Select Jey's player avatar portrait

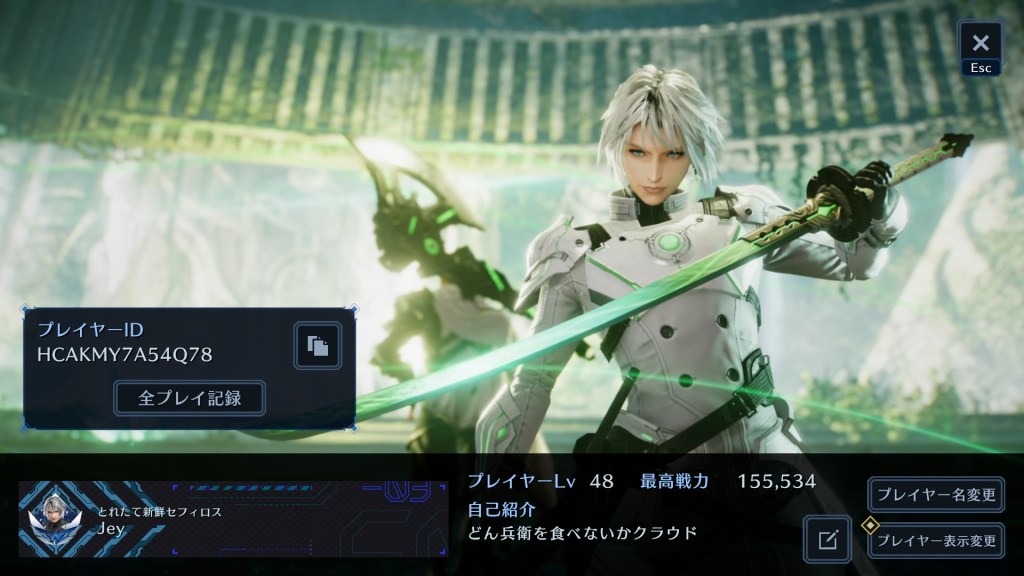click(58, 520)
